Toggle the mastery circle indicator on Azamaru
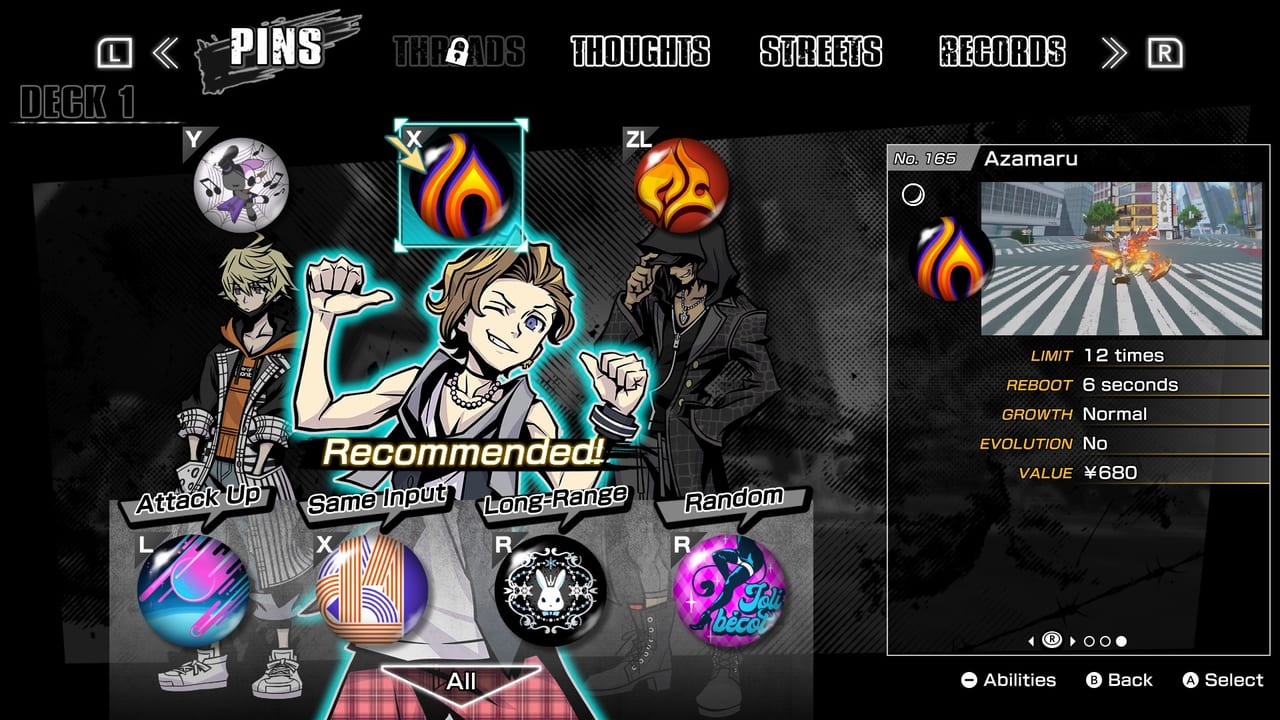This screenshot has width=1280, height=720. 914,194
